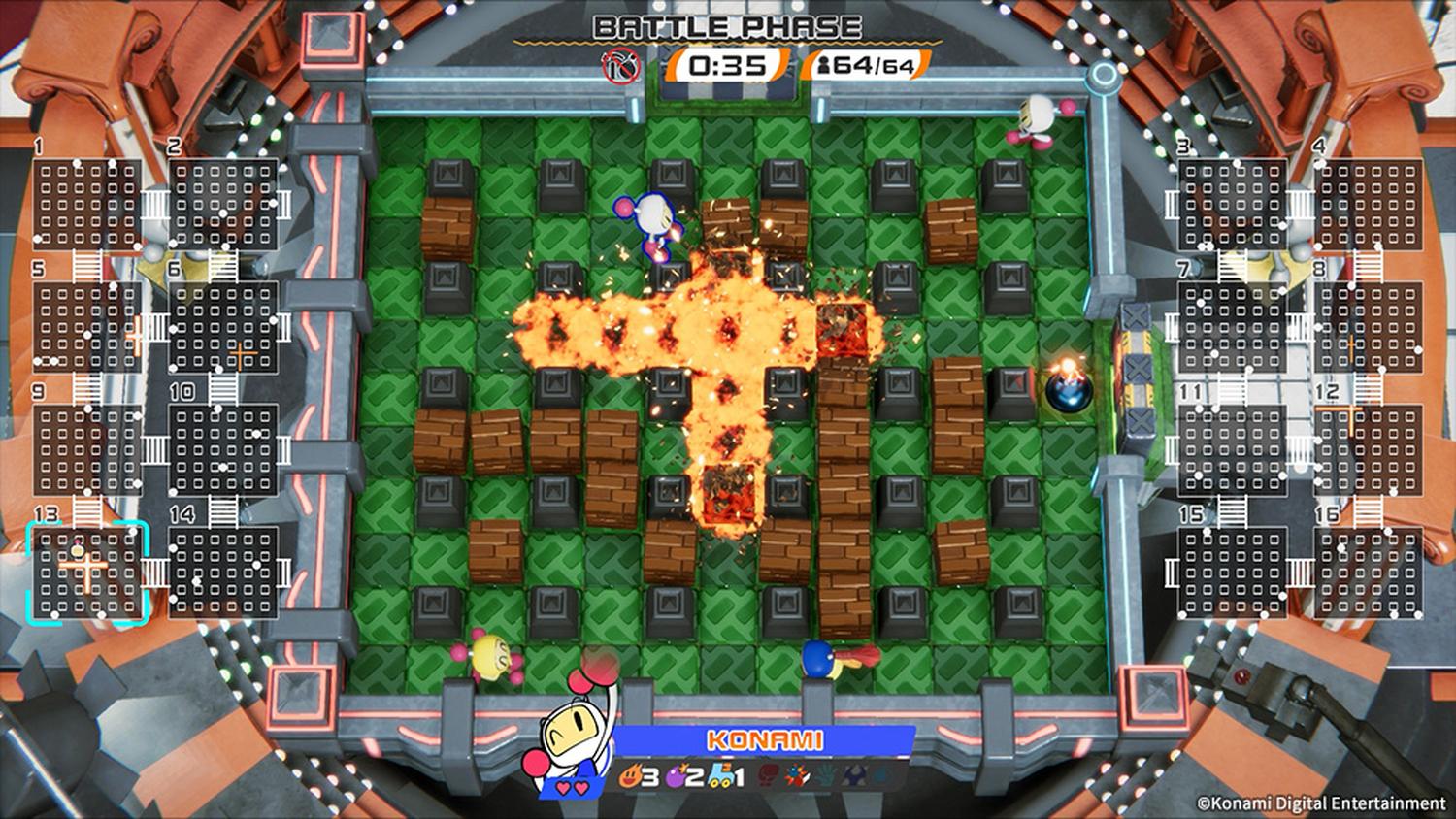Click arena 8 mini-map
The image size is (1456, 819).
click(x=1368, y=327)
